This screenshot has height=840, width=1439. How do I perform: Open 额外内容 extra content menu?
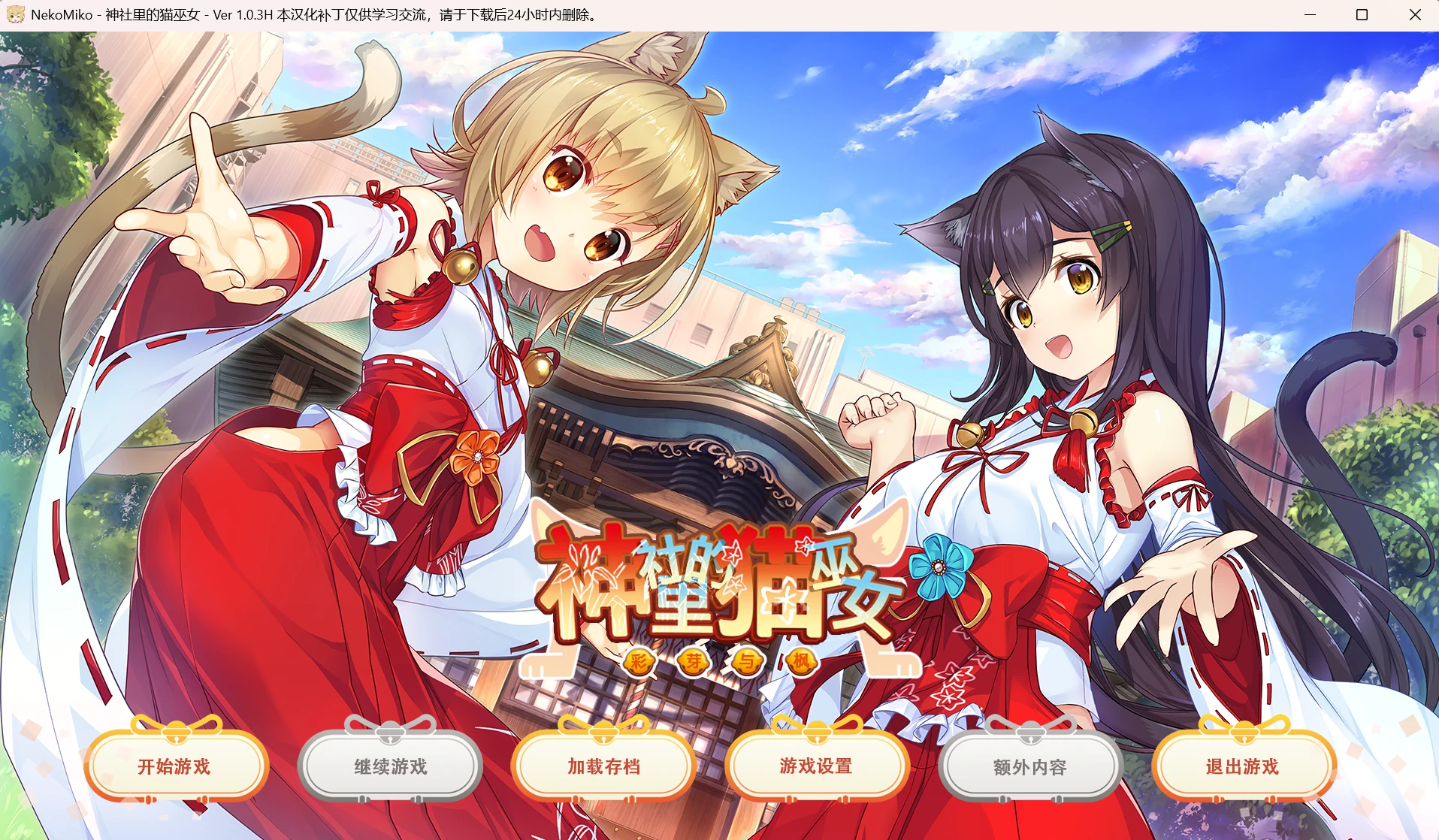(x=1030, y=768)
